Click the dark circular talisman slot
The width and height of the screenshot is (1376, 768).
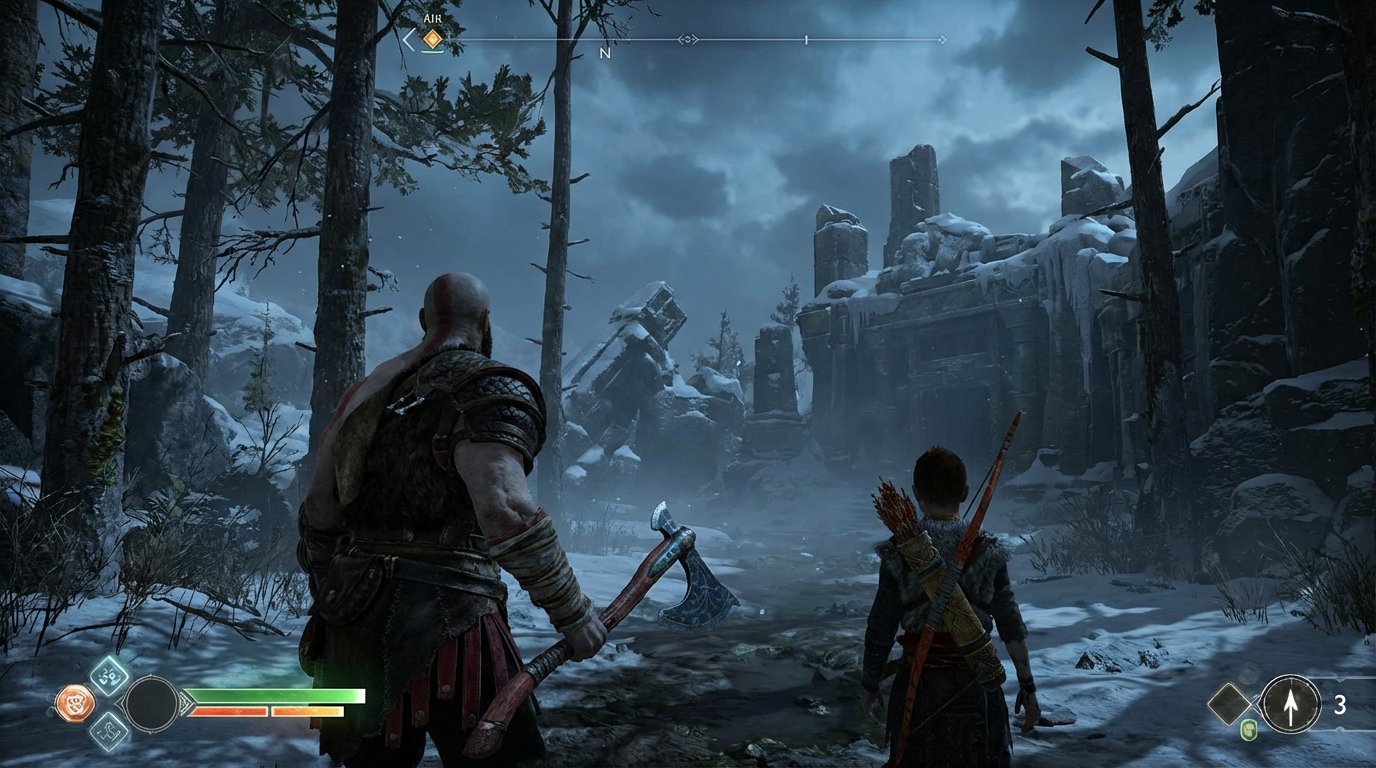[150, 703]
